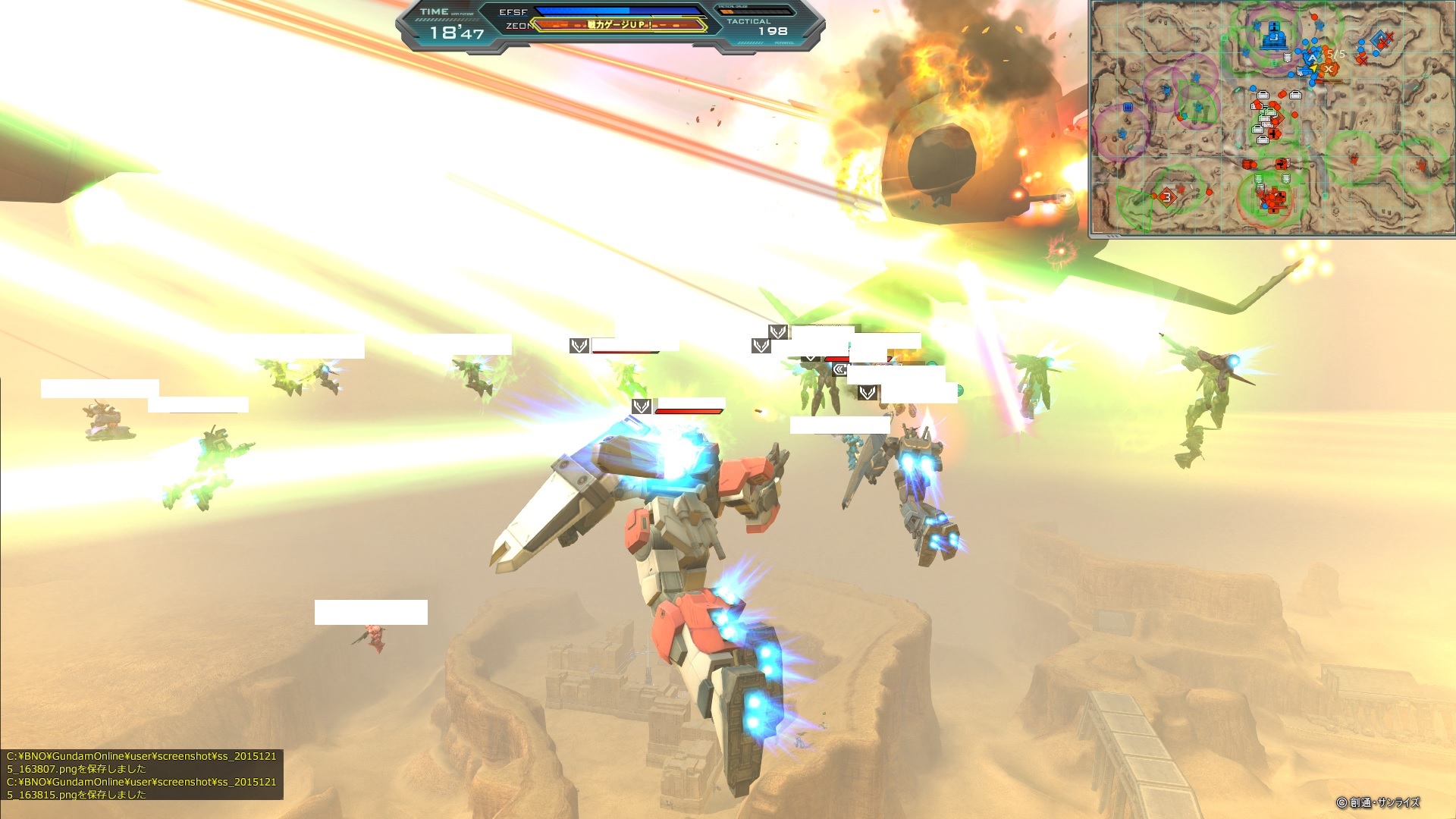Select the orange X marker on minimap
Image resolution: width=1456 pixels, height=819 pixels.
(1328, 70)
